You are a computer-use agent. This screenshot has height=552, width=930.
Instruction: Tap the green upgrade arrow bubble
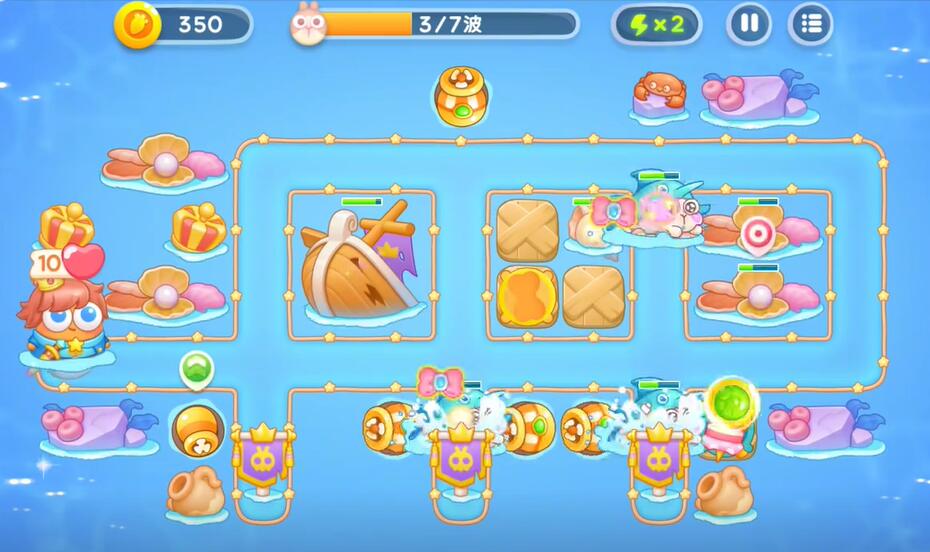[196, 368]
